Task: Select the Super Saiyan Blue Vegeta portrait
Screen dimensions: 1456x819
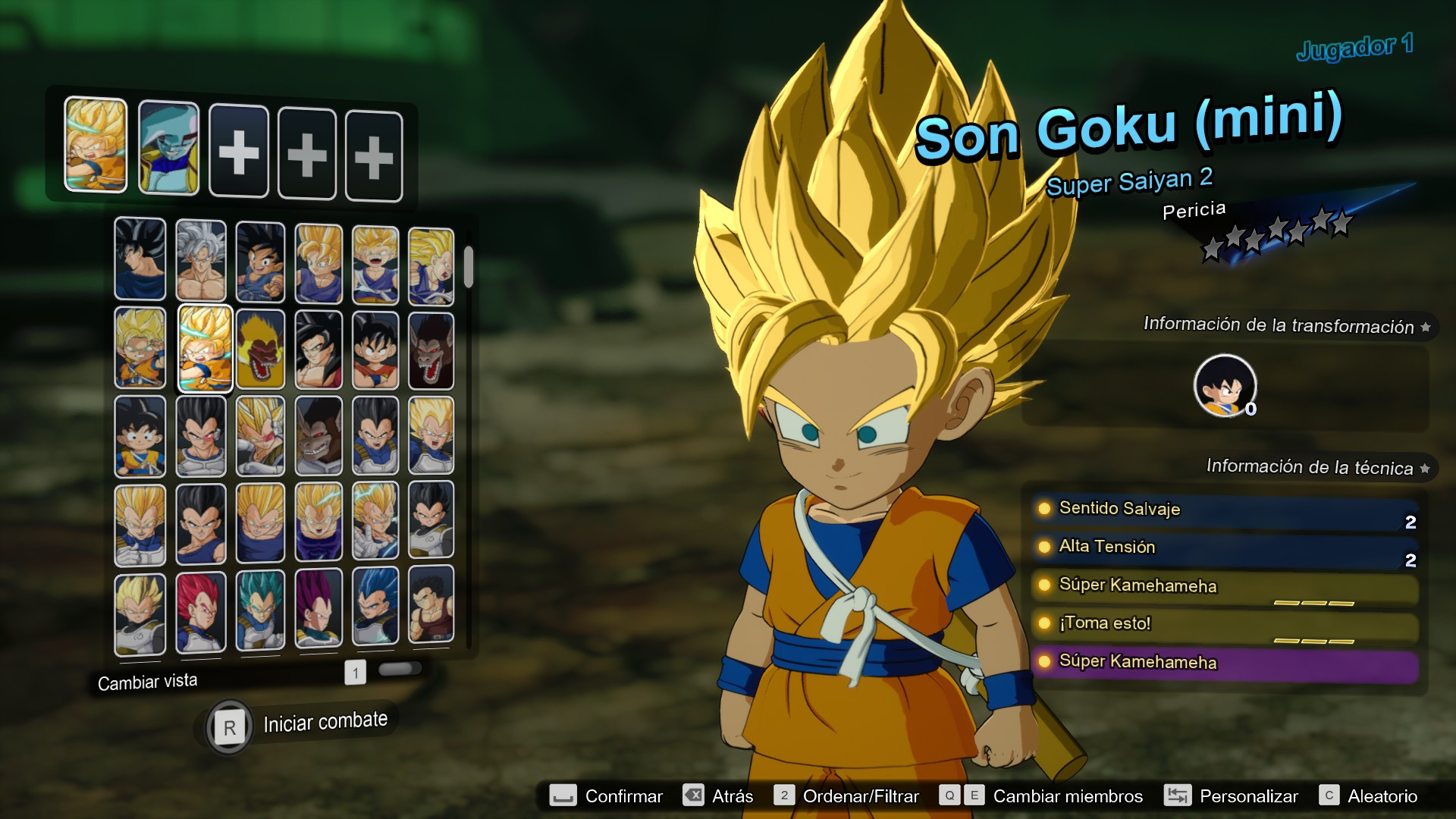Action: [x=259, y=613]
